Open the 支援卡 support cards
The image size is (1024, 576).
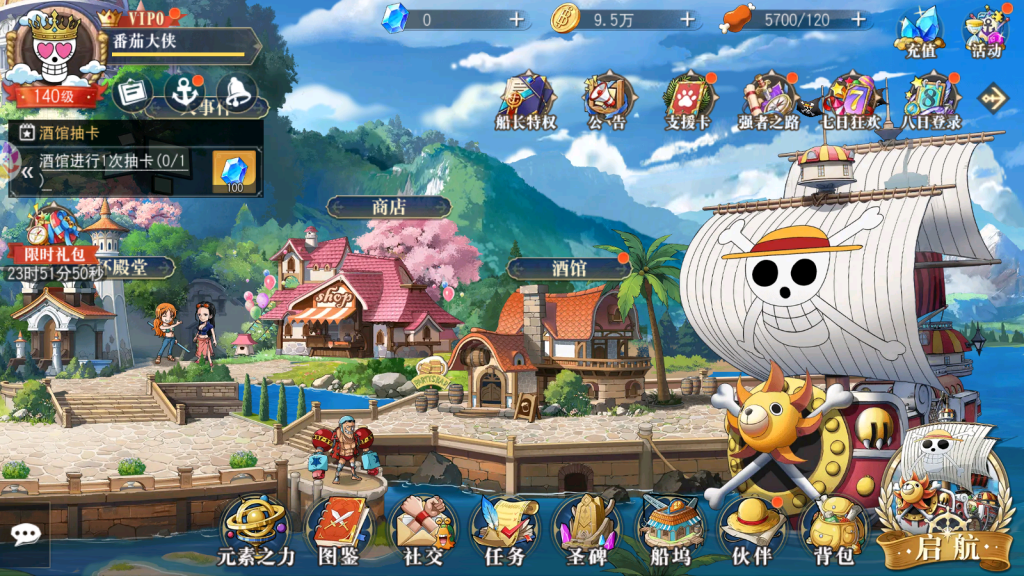[x=687, y=102]
